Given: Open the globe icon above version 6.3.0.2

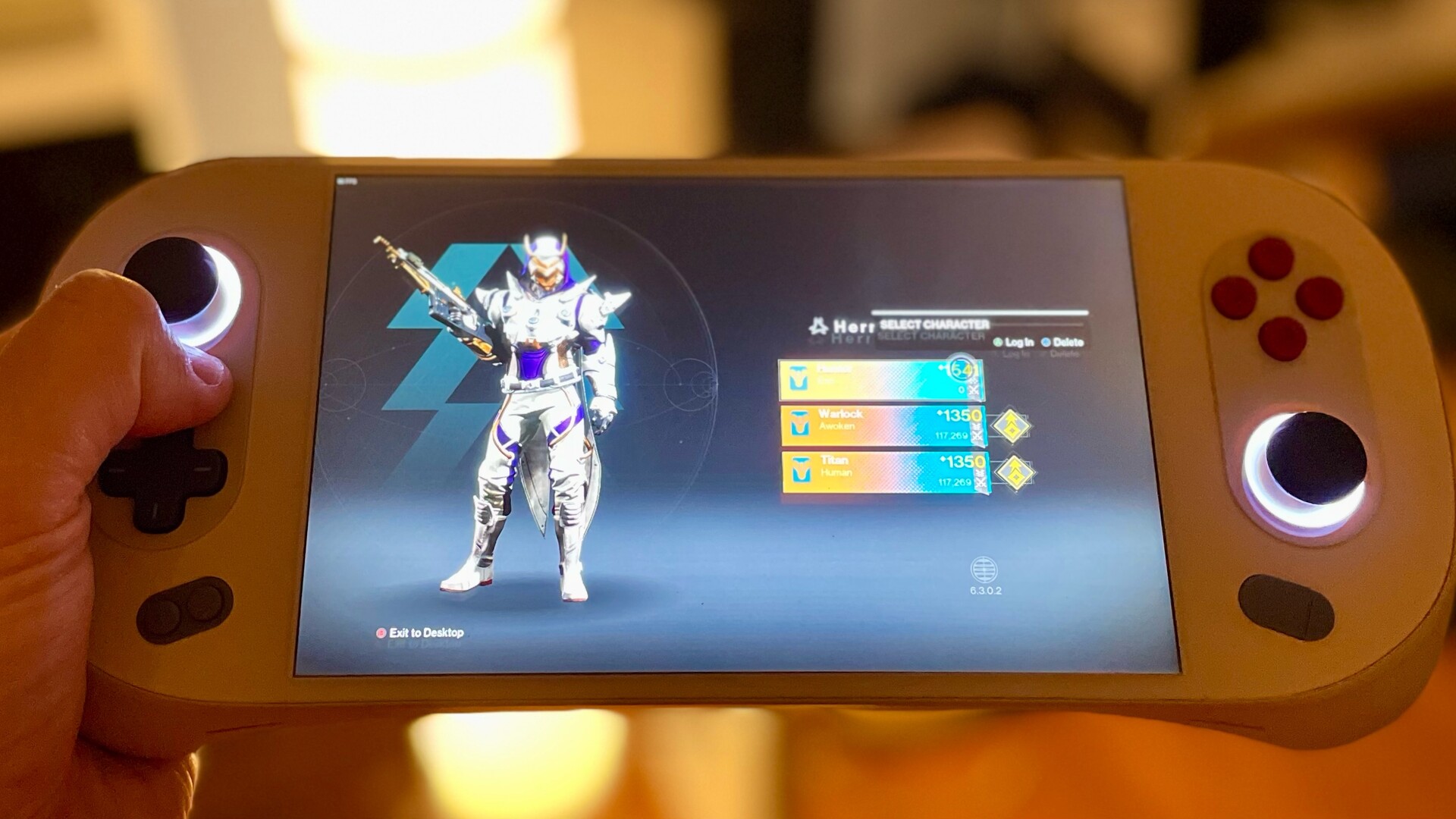Looking at the screenshot, I should click(984, 570).
